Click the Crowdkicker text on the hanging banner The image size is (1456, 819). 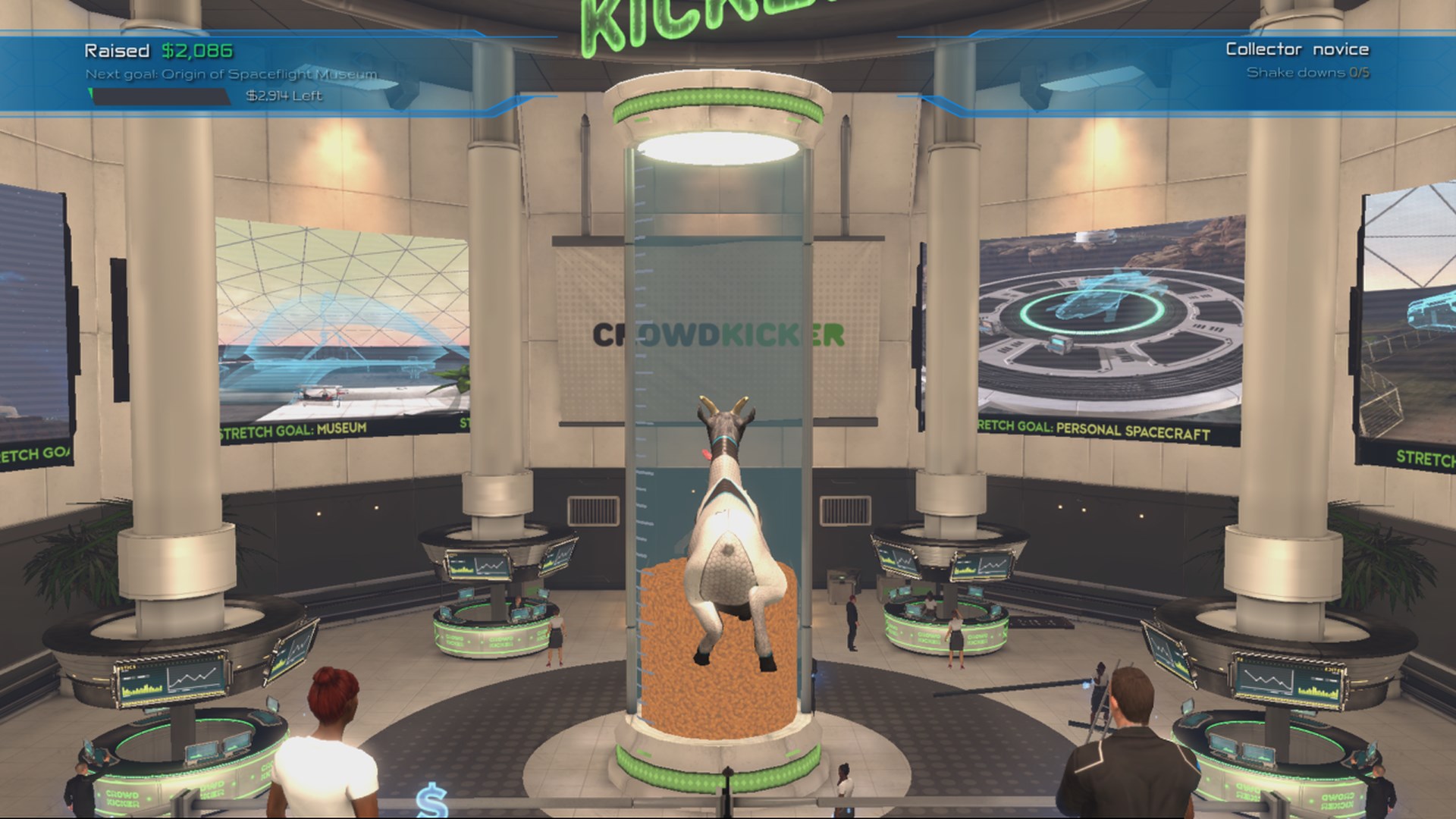coord(719,332)
